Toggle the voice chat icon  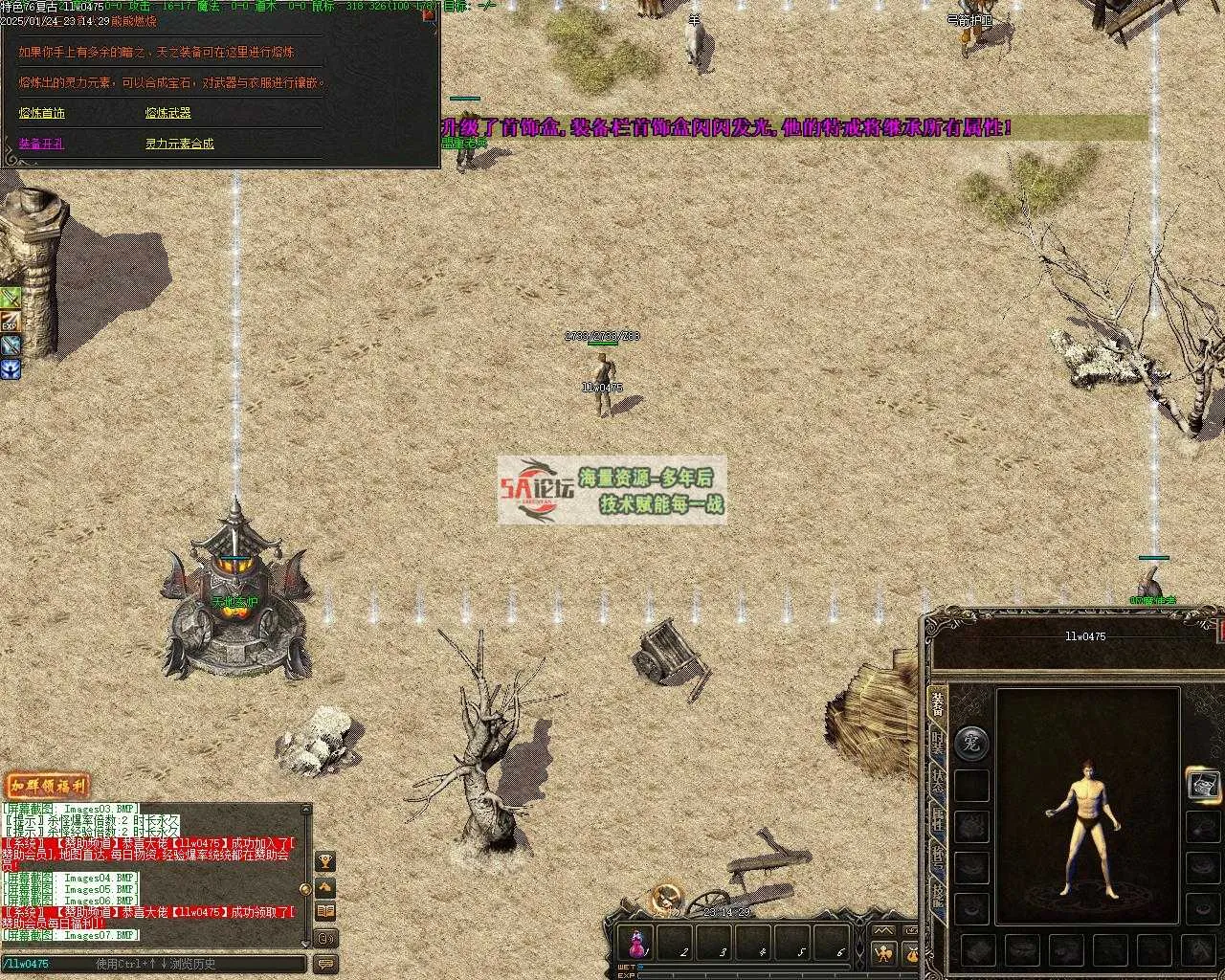(x=325, y=938)
